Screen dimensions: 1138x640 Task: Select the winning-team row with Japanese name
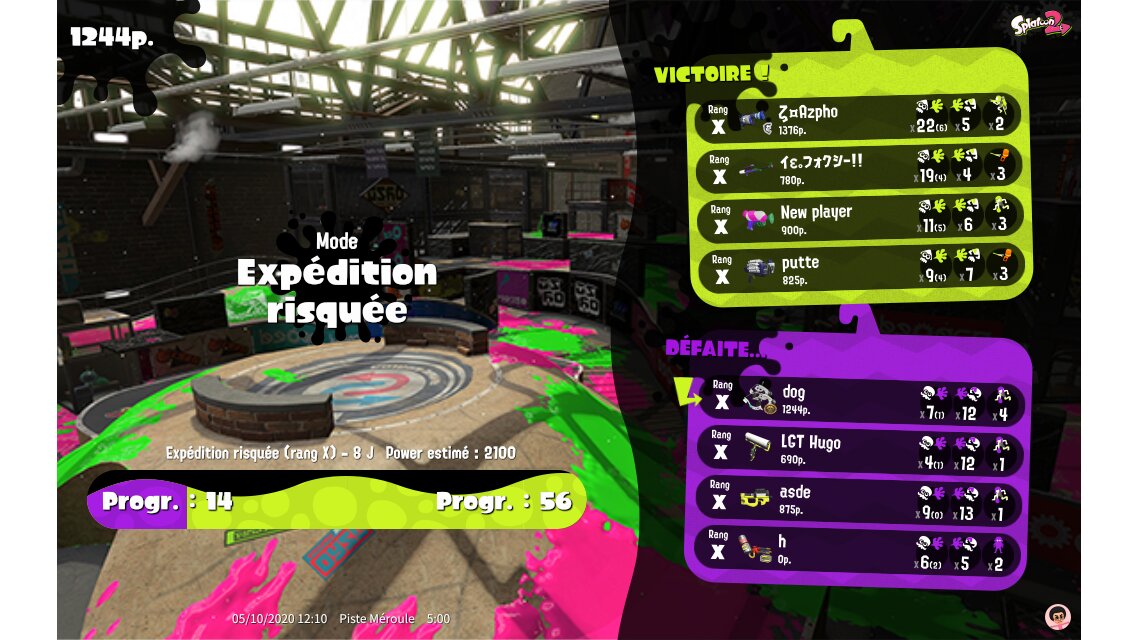coord(860,168)
